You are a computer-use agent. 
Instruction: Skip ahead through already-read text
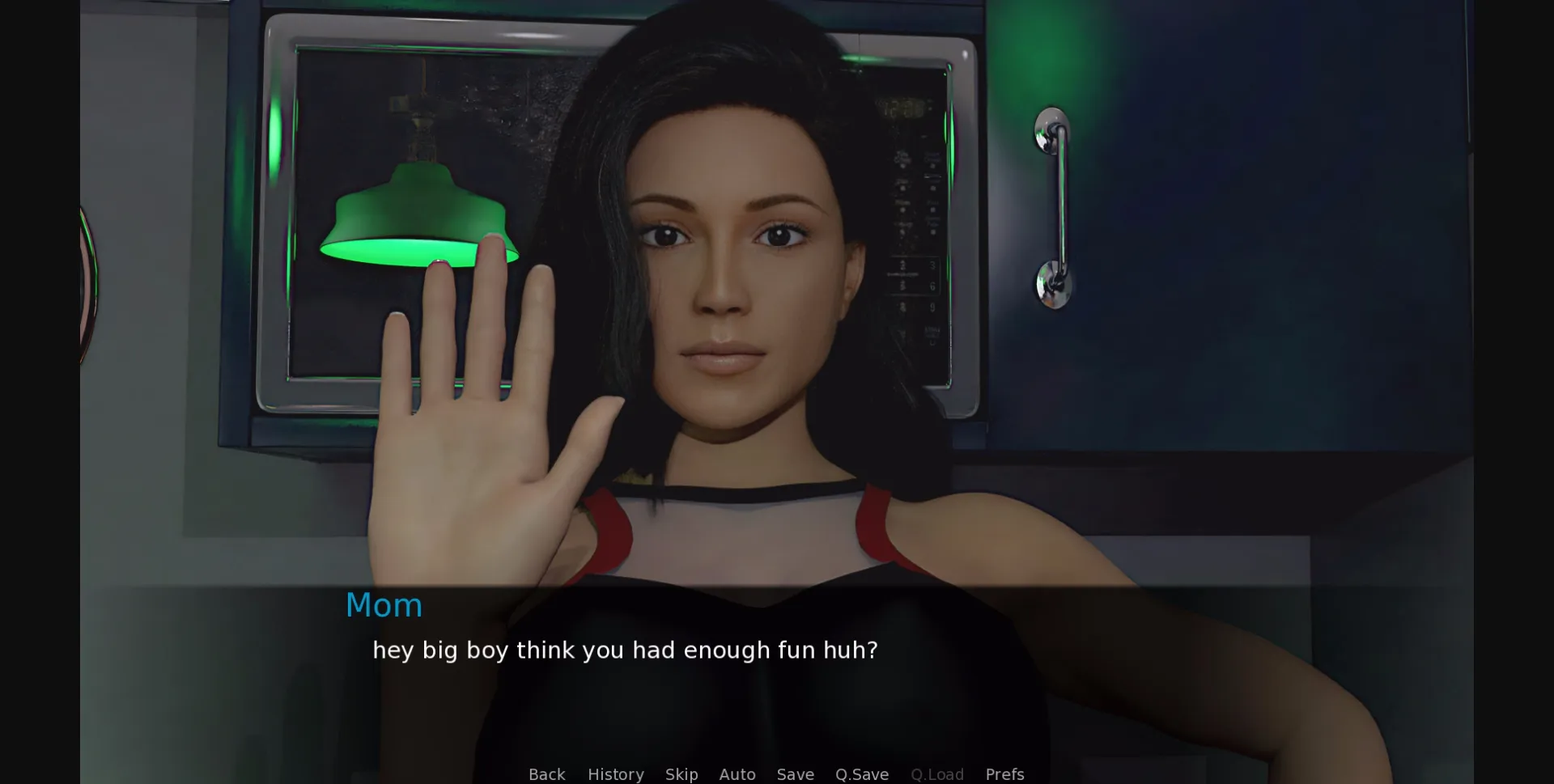coord(681,774)
